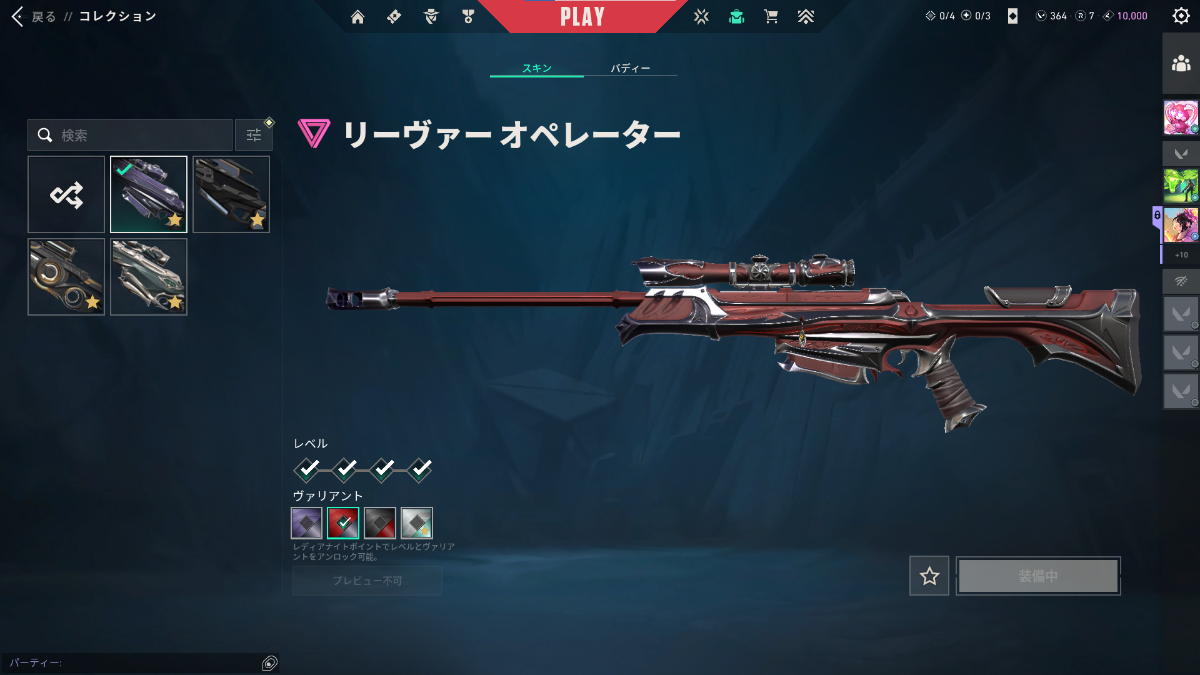Open the store cart icon
Viewport: 1200px width, 675px height.
[770, 16]
